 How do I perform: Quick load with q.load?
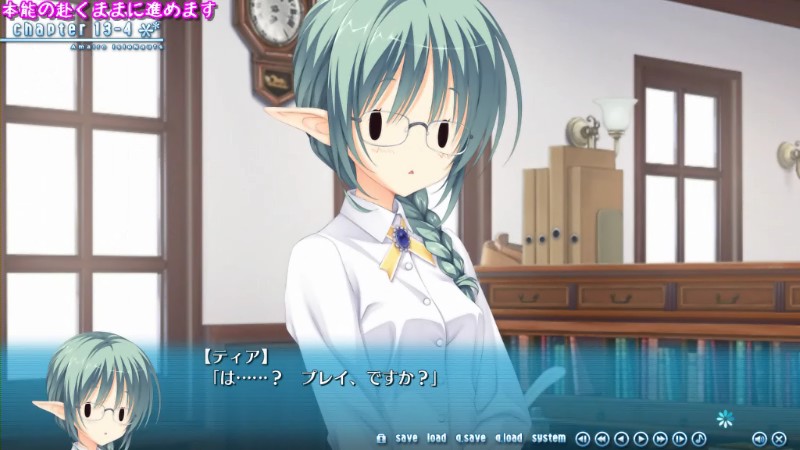tap(508, 438)
